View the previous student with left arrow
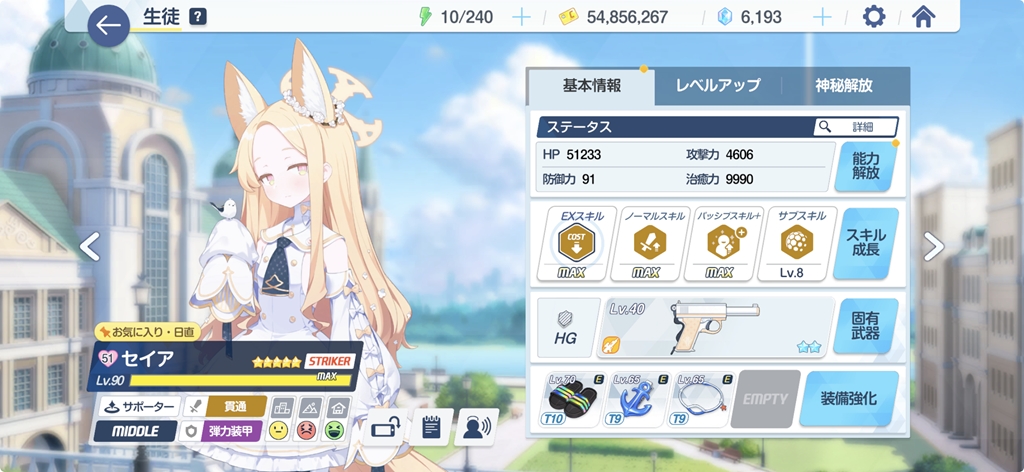 [90, 246]
